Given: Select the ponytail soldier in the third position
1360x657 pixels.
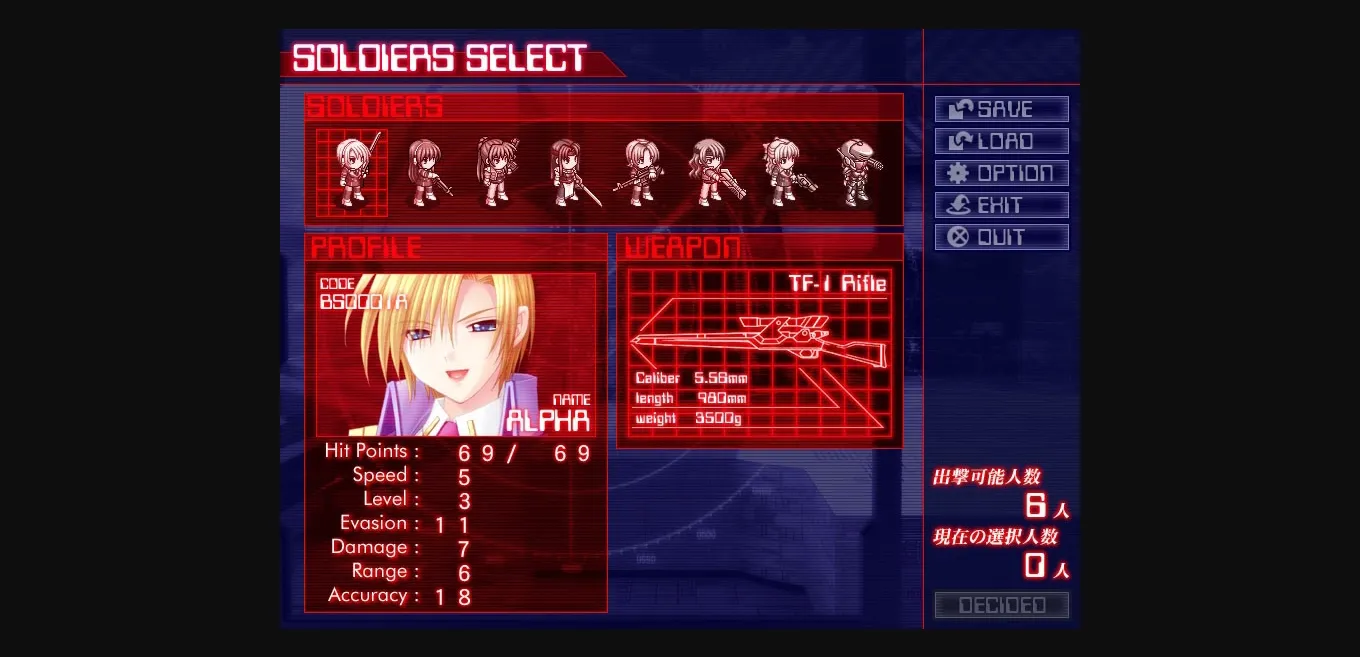Looking at the screenshot, I should pyautogui.click(x=496, y=173).
